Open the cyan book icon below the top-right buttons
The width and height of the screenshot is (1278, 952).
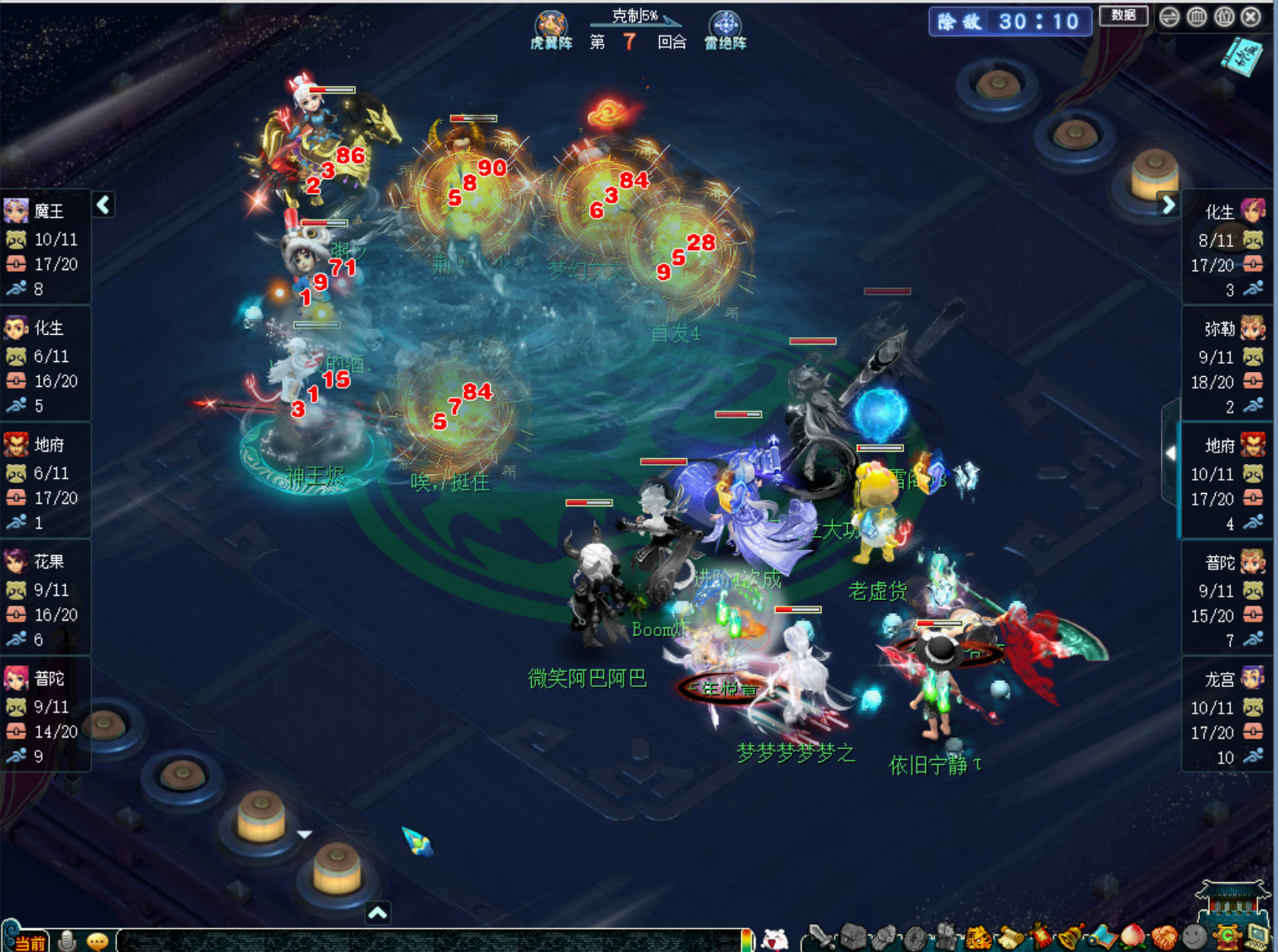click(x=1241, y=56)
